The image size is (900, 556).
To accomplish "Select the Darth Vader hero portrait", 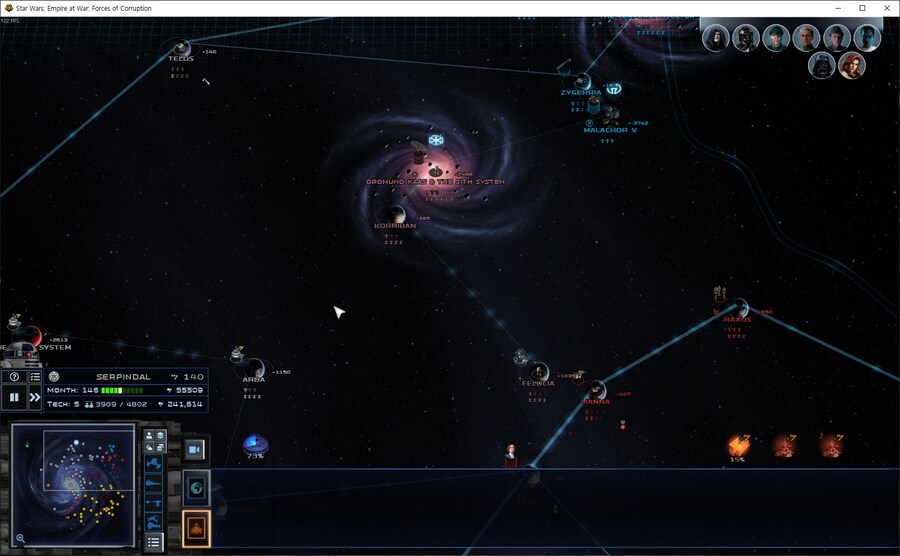I will point(822,66).
